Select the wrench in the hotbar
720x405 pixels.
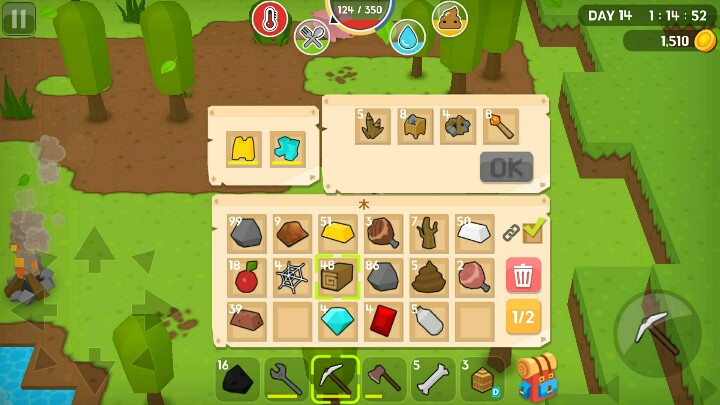tap(286, 379)
